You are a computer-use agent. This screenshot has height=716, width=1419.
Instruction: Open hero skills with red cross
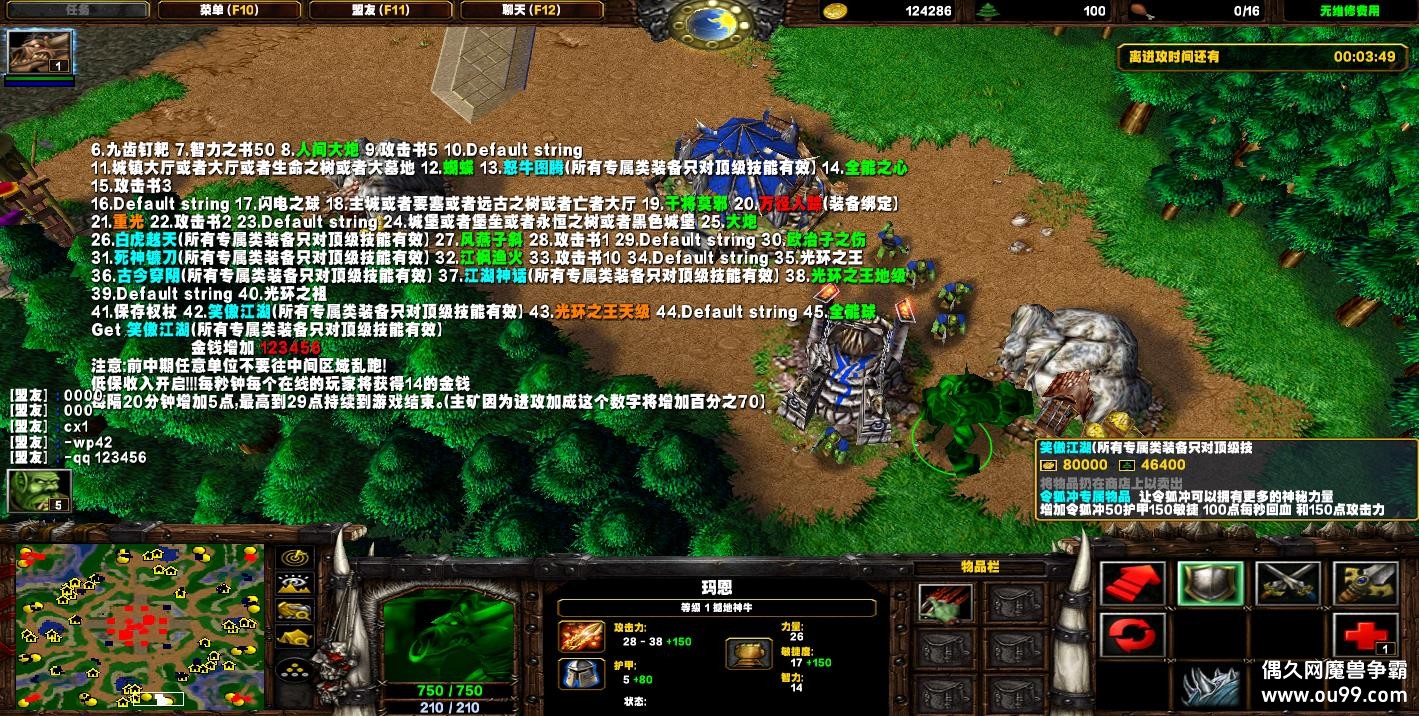1365,635
